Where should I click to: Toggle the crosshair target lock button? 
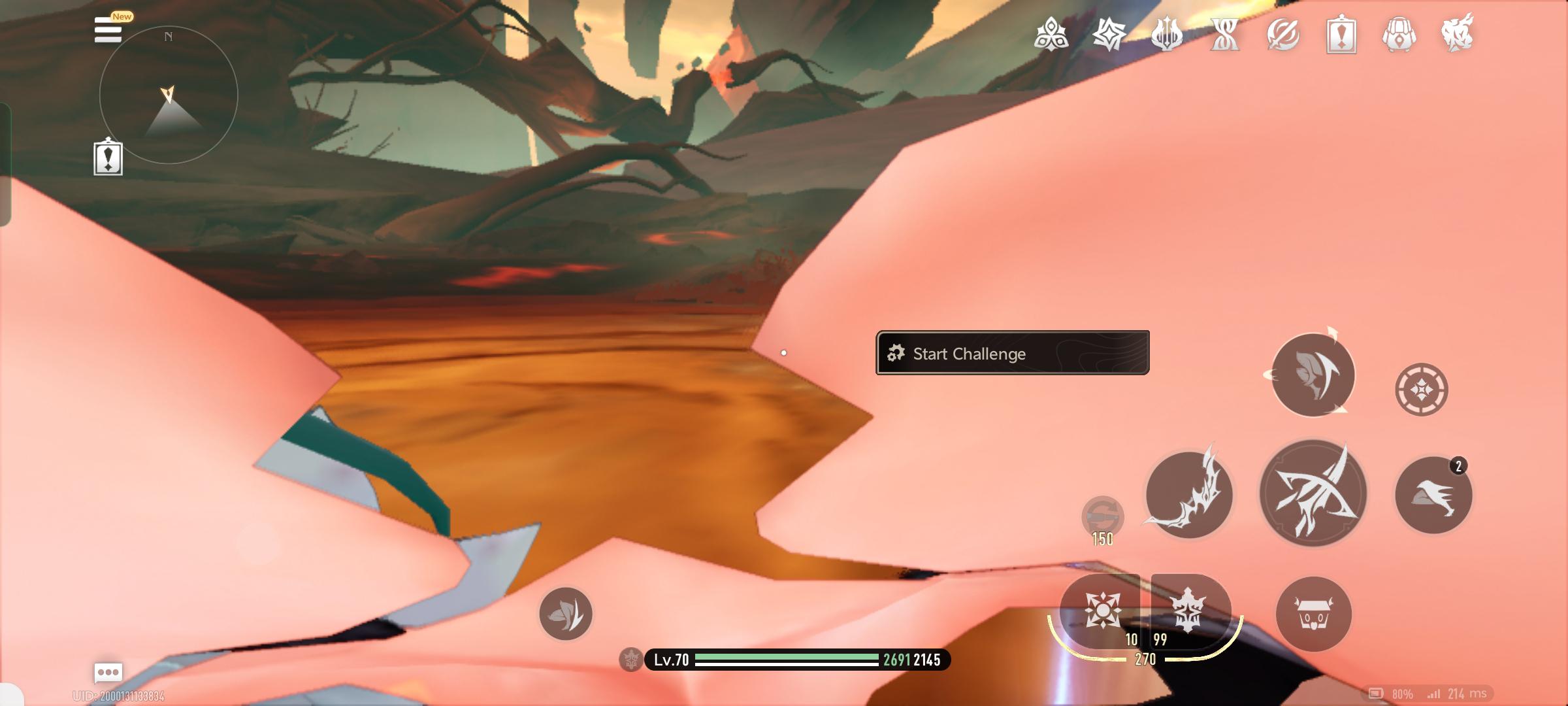[1422, 390]
